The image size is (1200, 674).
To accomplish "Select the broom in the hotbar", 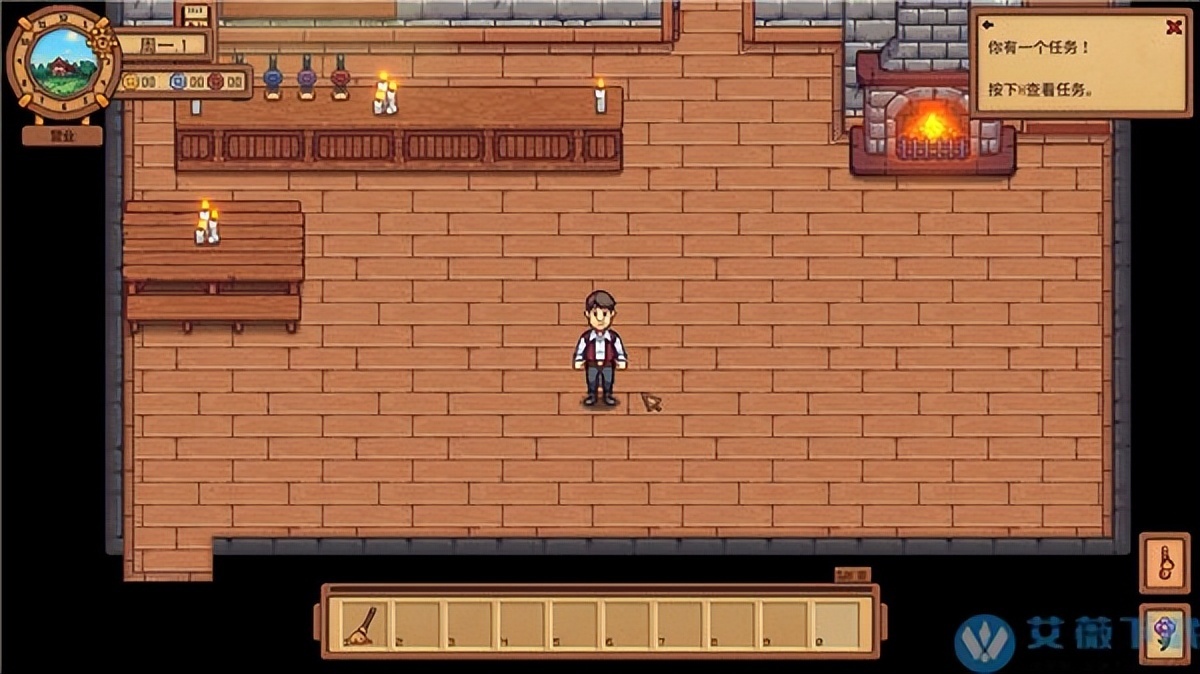I will click(360, 625).
